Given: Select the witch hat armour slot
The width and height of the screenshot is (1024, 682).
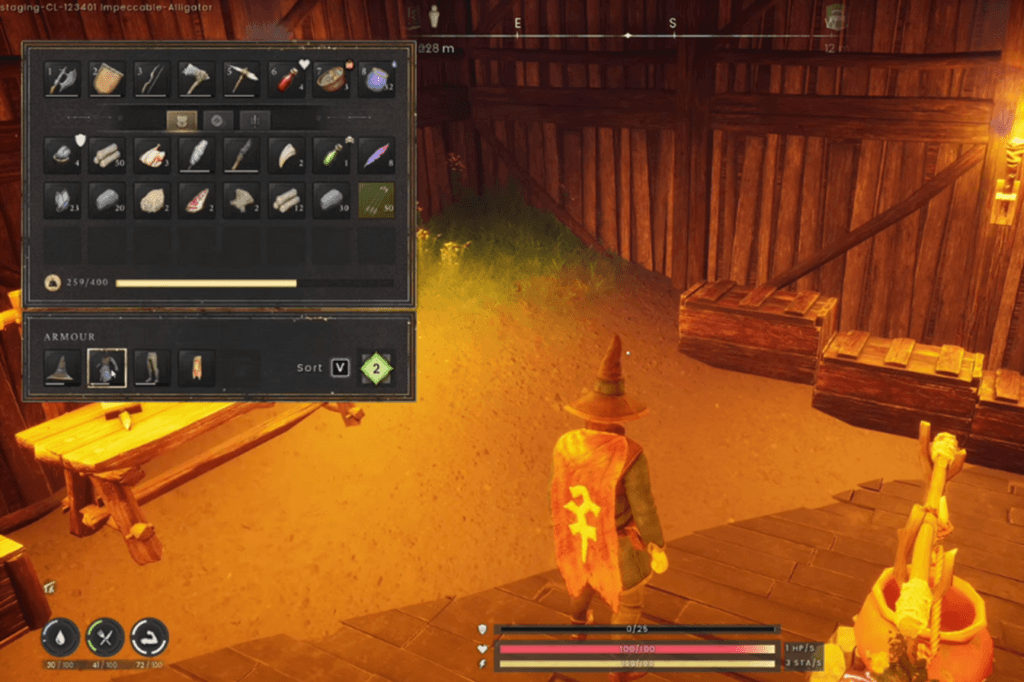Looking at the screenshot, I should pos(62,368).
